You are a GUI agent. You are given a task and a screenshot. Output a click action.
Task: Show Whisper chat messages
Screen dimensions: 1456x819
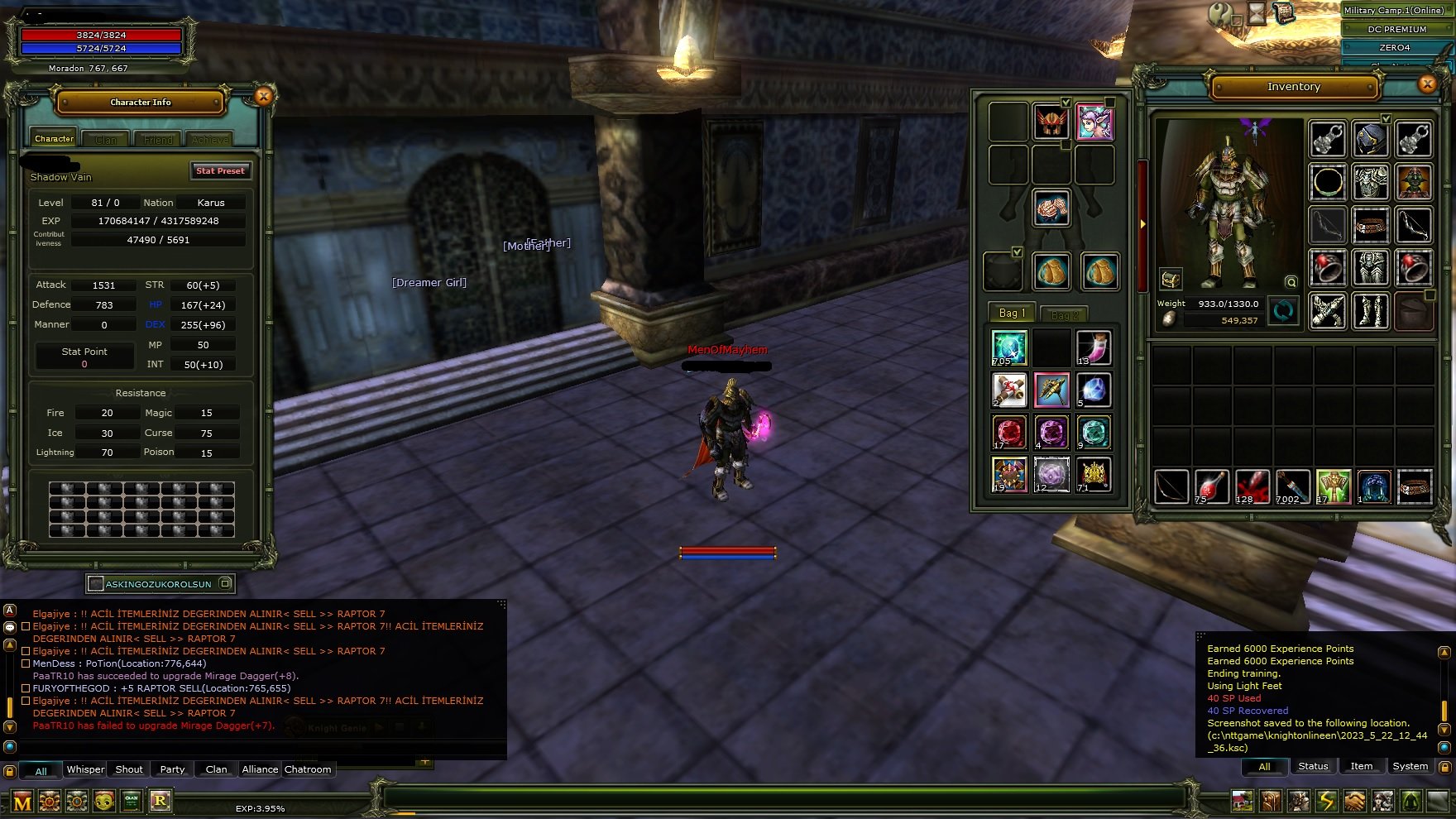(85, 769)
